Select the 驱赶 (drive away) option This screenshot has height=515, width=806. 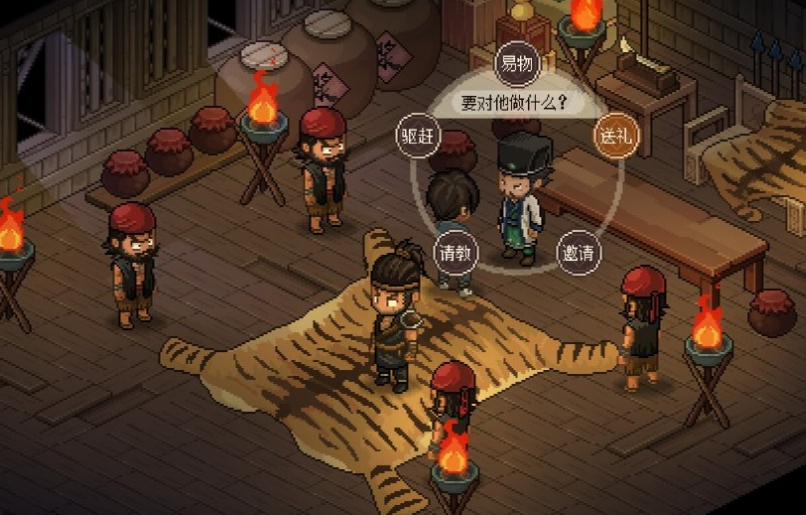(417, 135)
